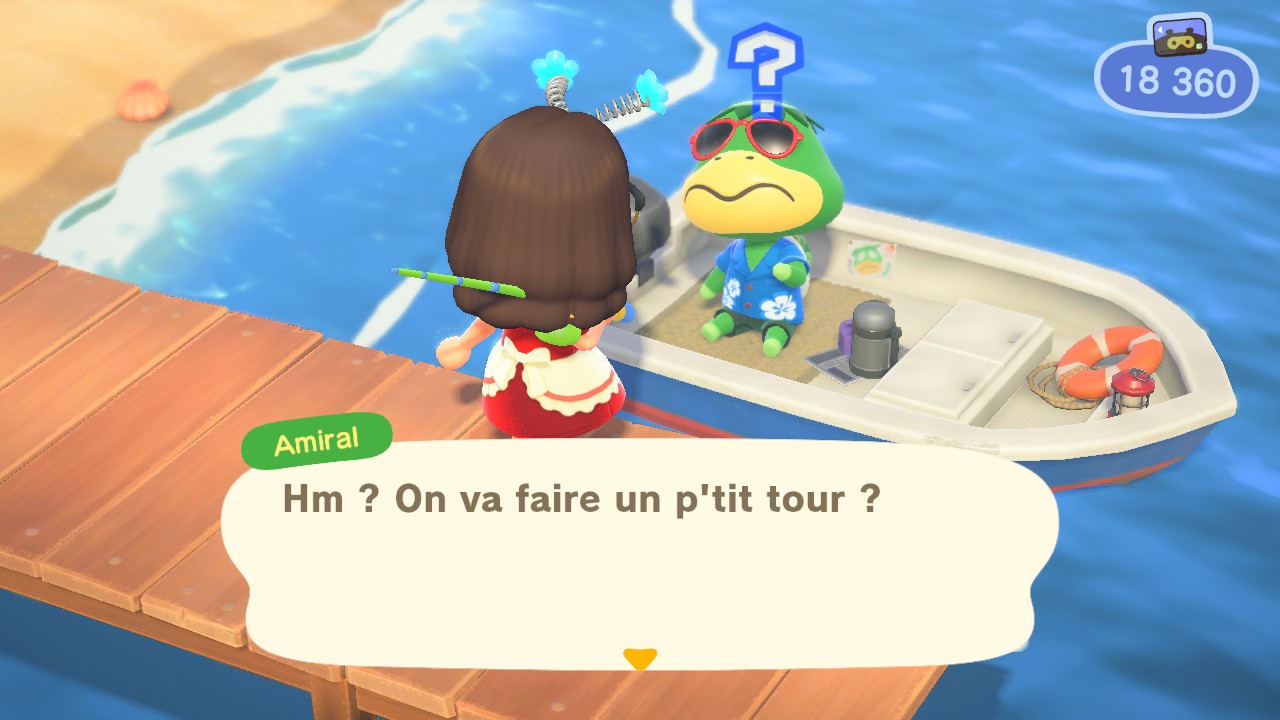
Task: Open the dialogue box to advance text
Action: (640, 560)
